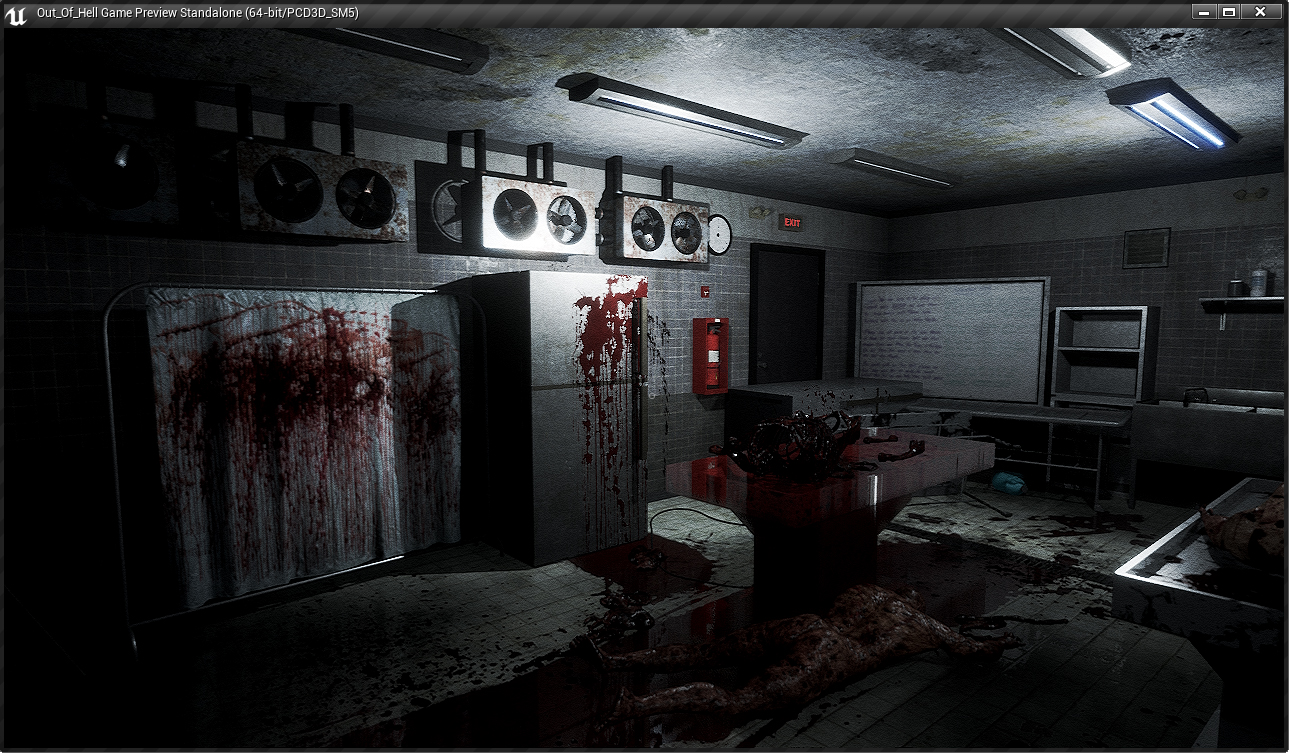The width and height of the screenshot is (1289, 753).
Task: Minimize the game preview window
Action: click(1204, 12)
